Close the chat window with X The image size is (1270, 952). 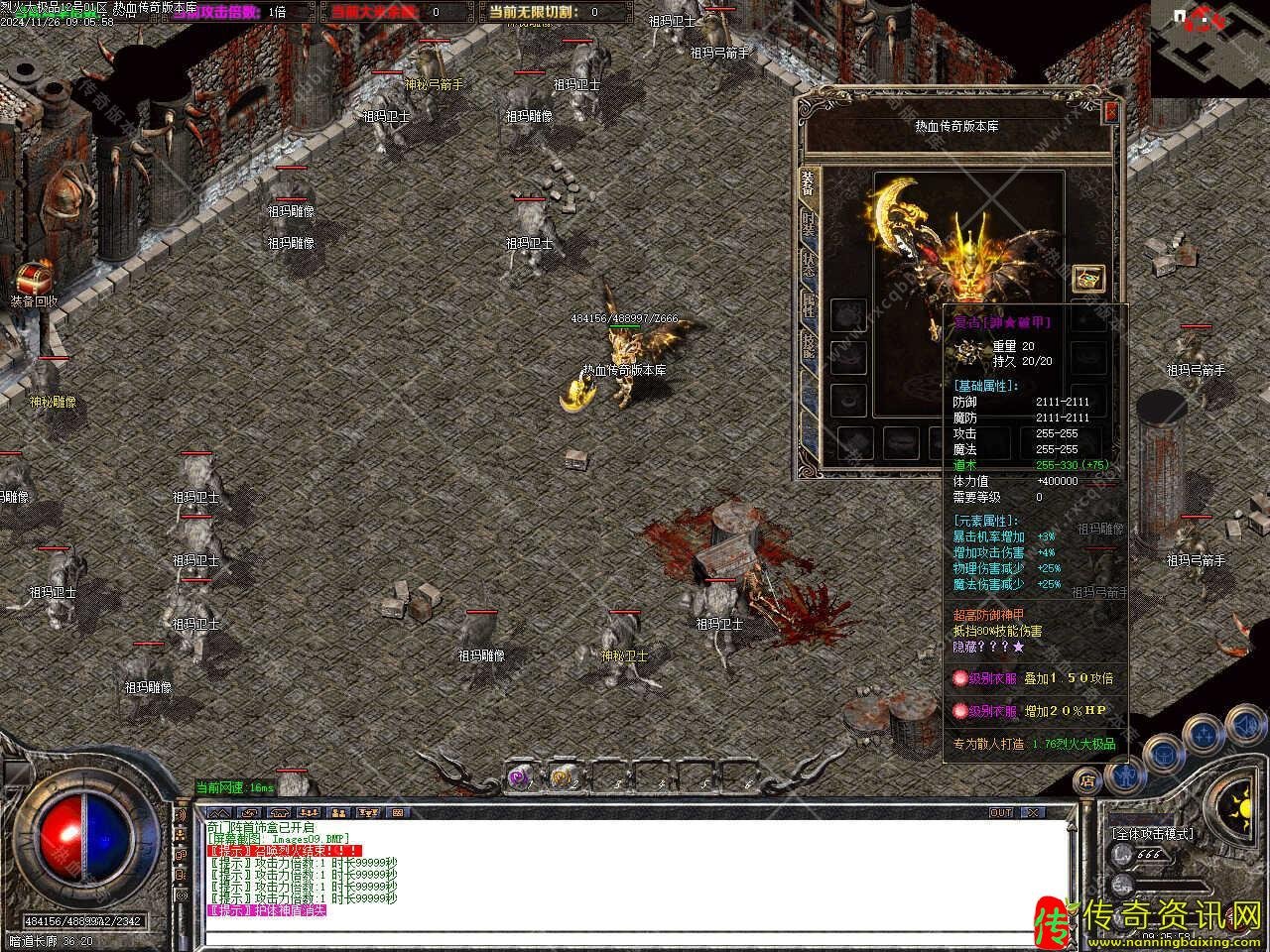[x=1034, y=812]
